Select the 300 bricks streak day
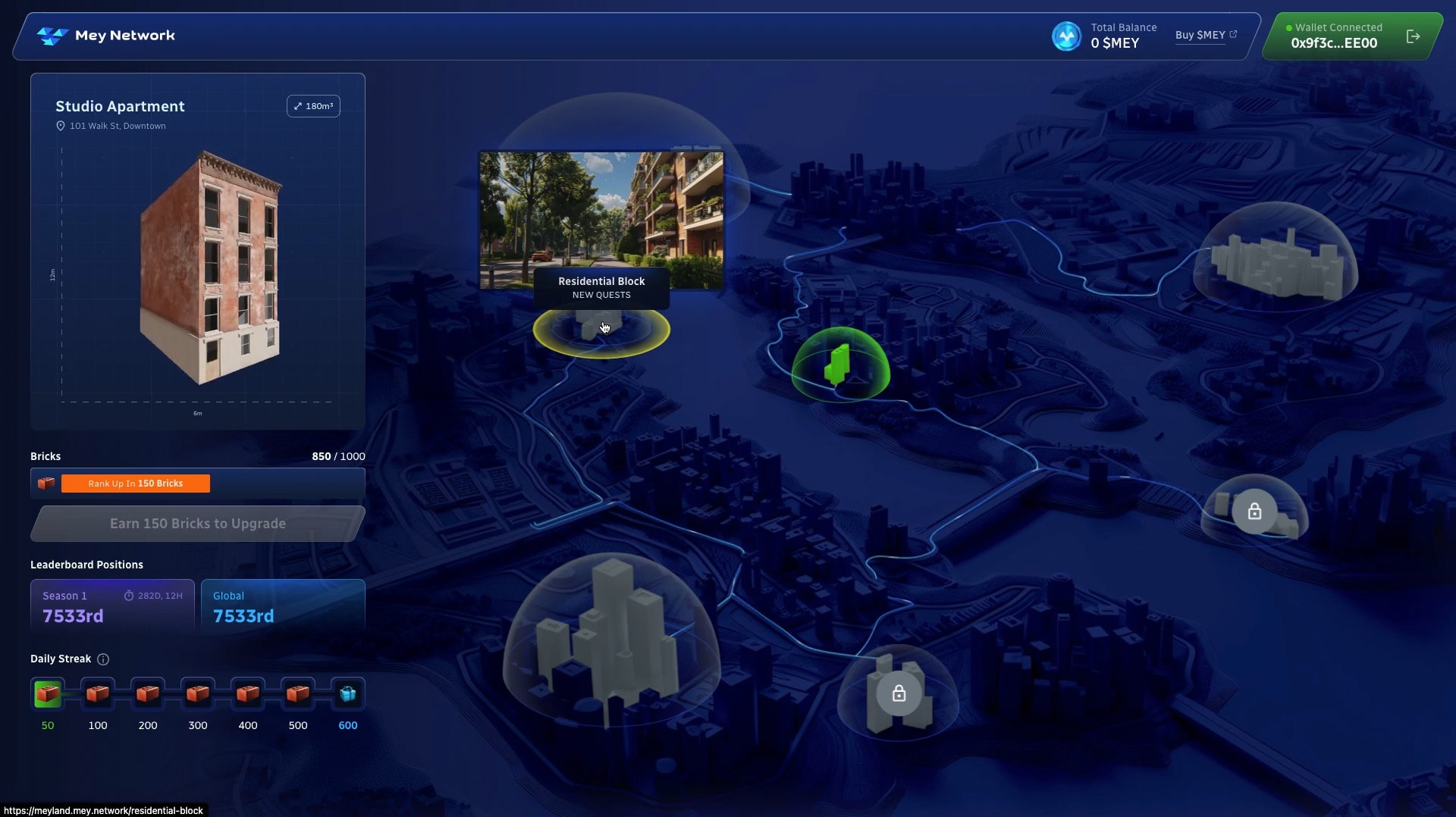This screenshot has width=1456, height=817. tap(198, 694)
